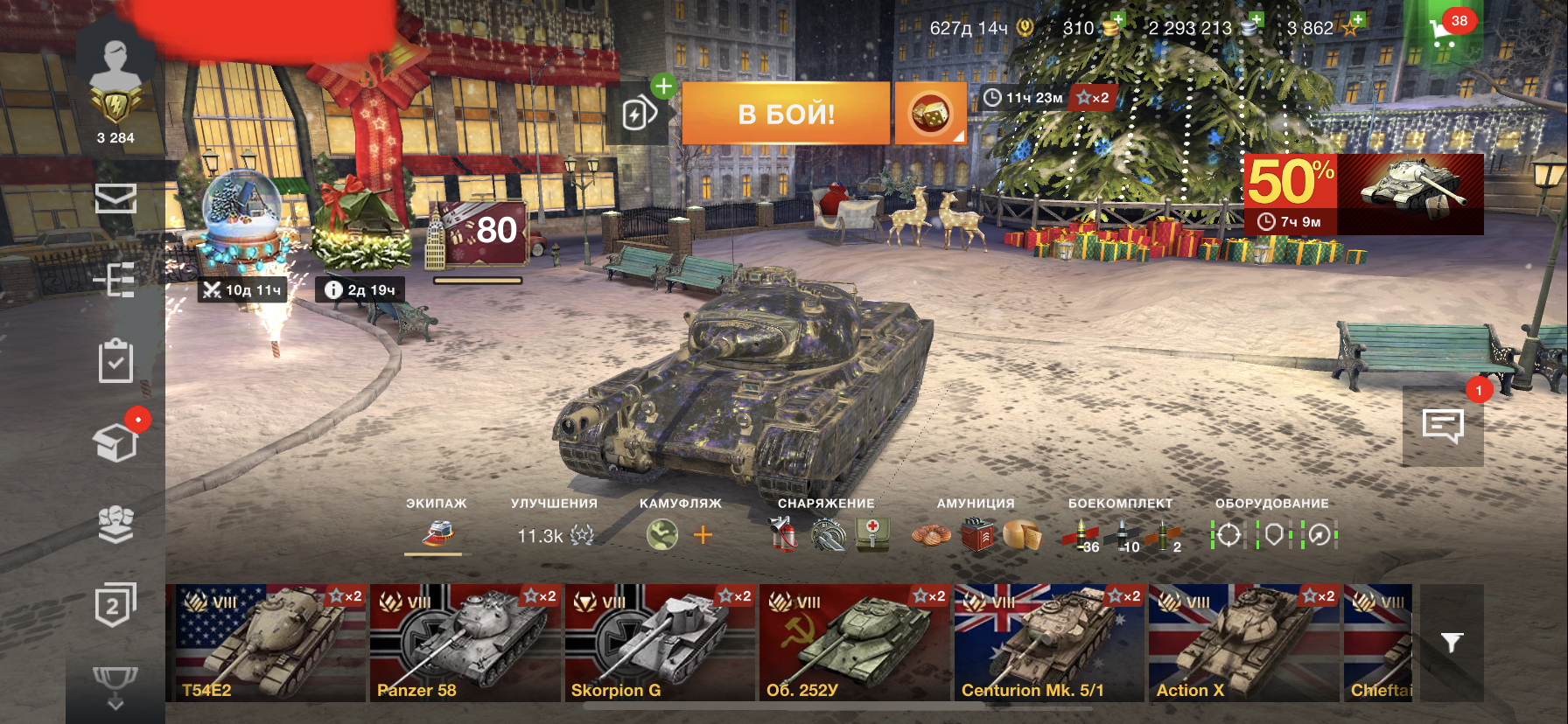The image size is (1568, 724).
Task: Open the clan menu icon
Action: [x=115, y=524]
